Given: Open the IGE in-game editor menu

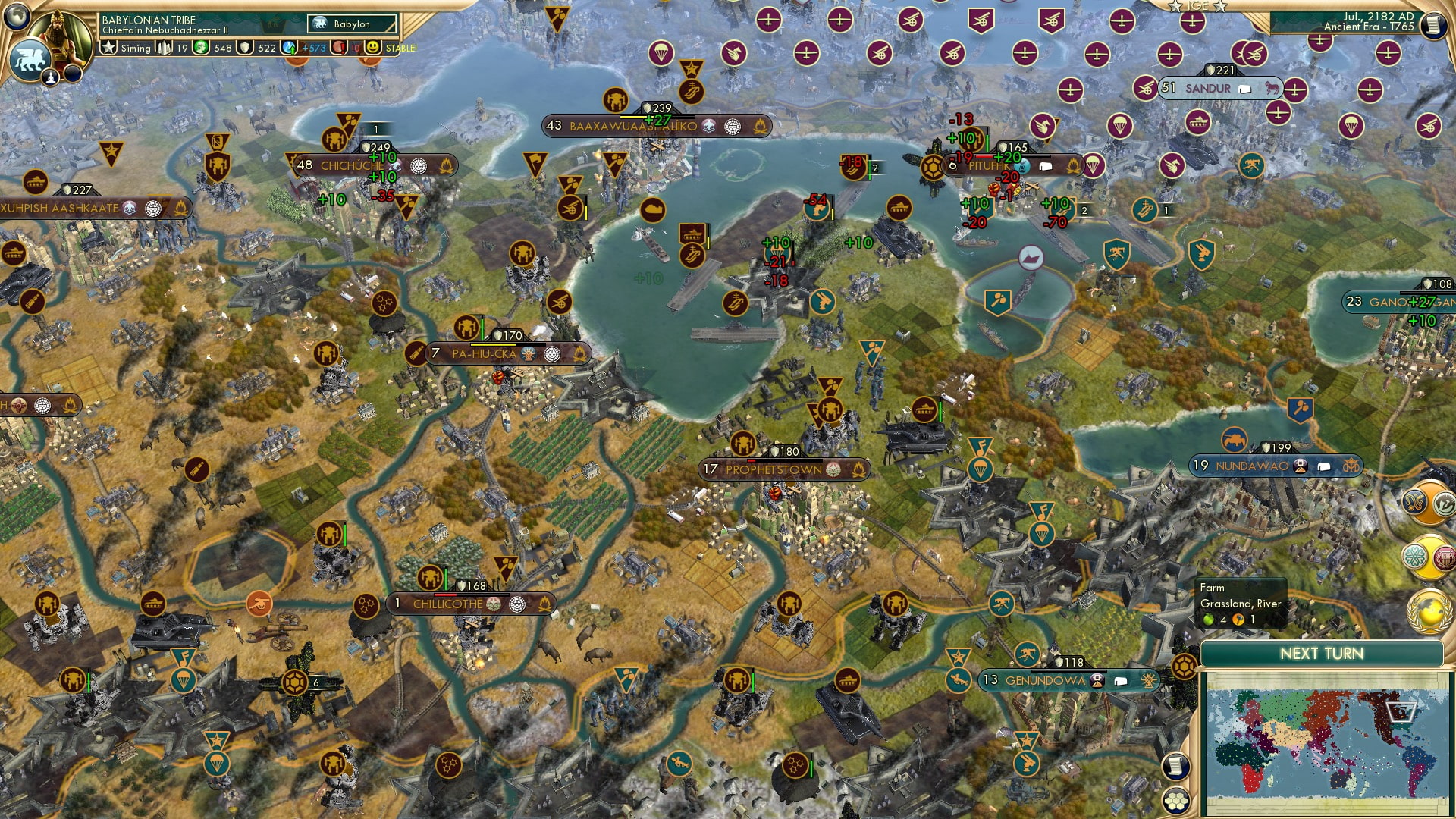Looking at the screenshot, I should pyautogui.click(x=1197, y=6).
